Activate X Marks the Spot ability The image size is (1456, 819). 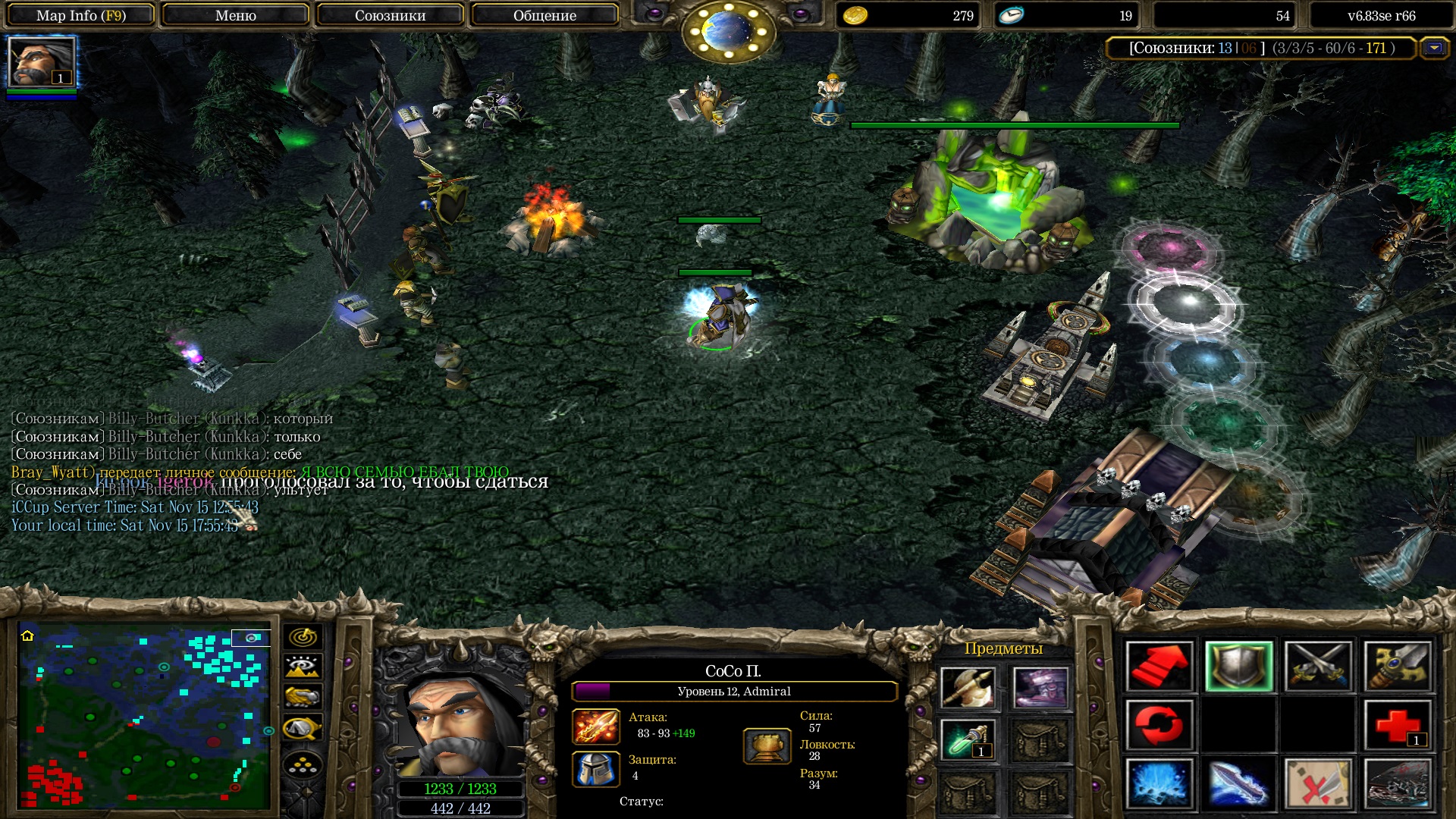pyautogui.click(x=1319, y=783)
